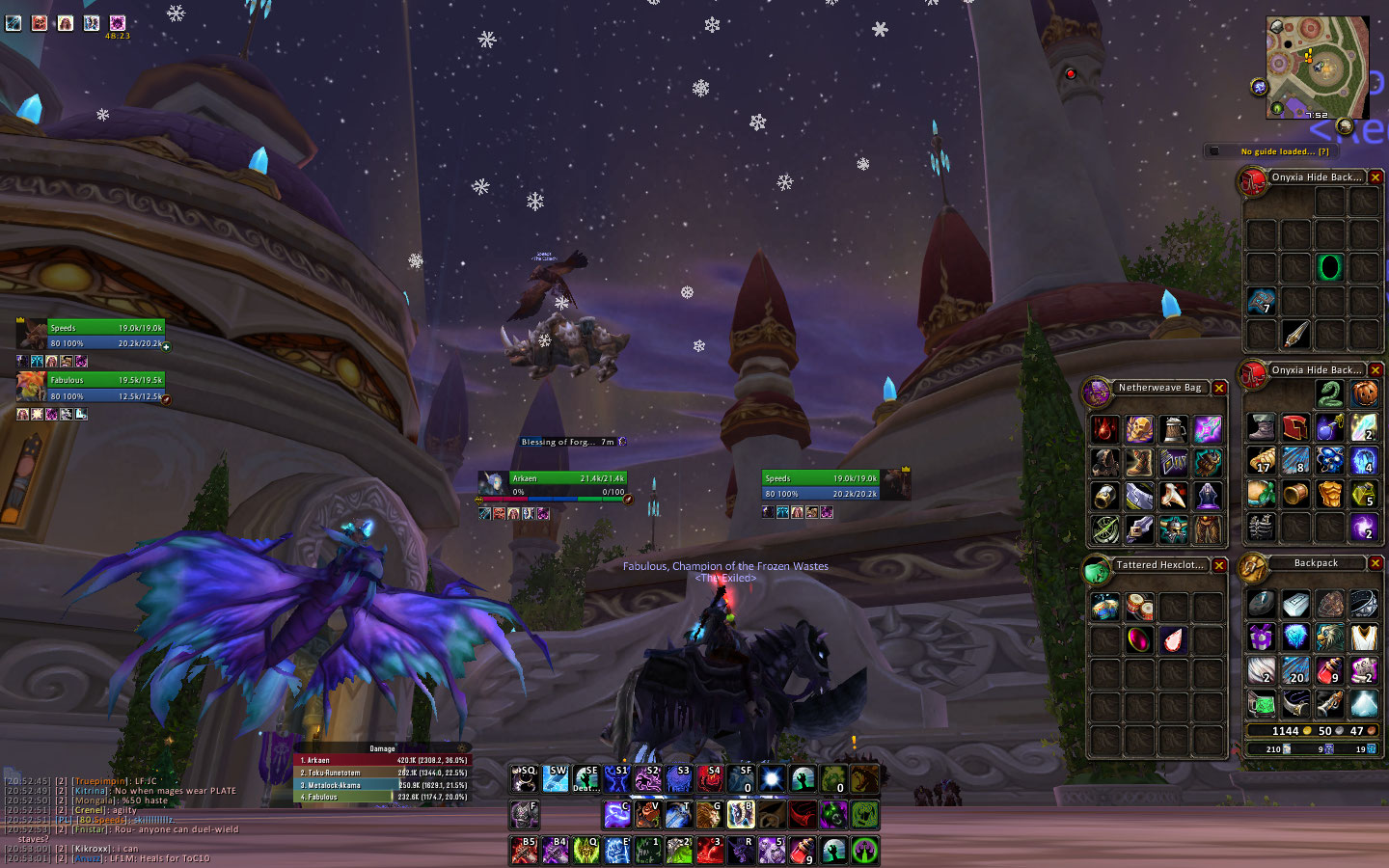Image resolution: width=1389 pixels, height=868 pixels.
Task: Select Arkaen's row in the Damage meter
Action: [381, 760]
